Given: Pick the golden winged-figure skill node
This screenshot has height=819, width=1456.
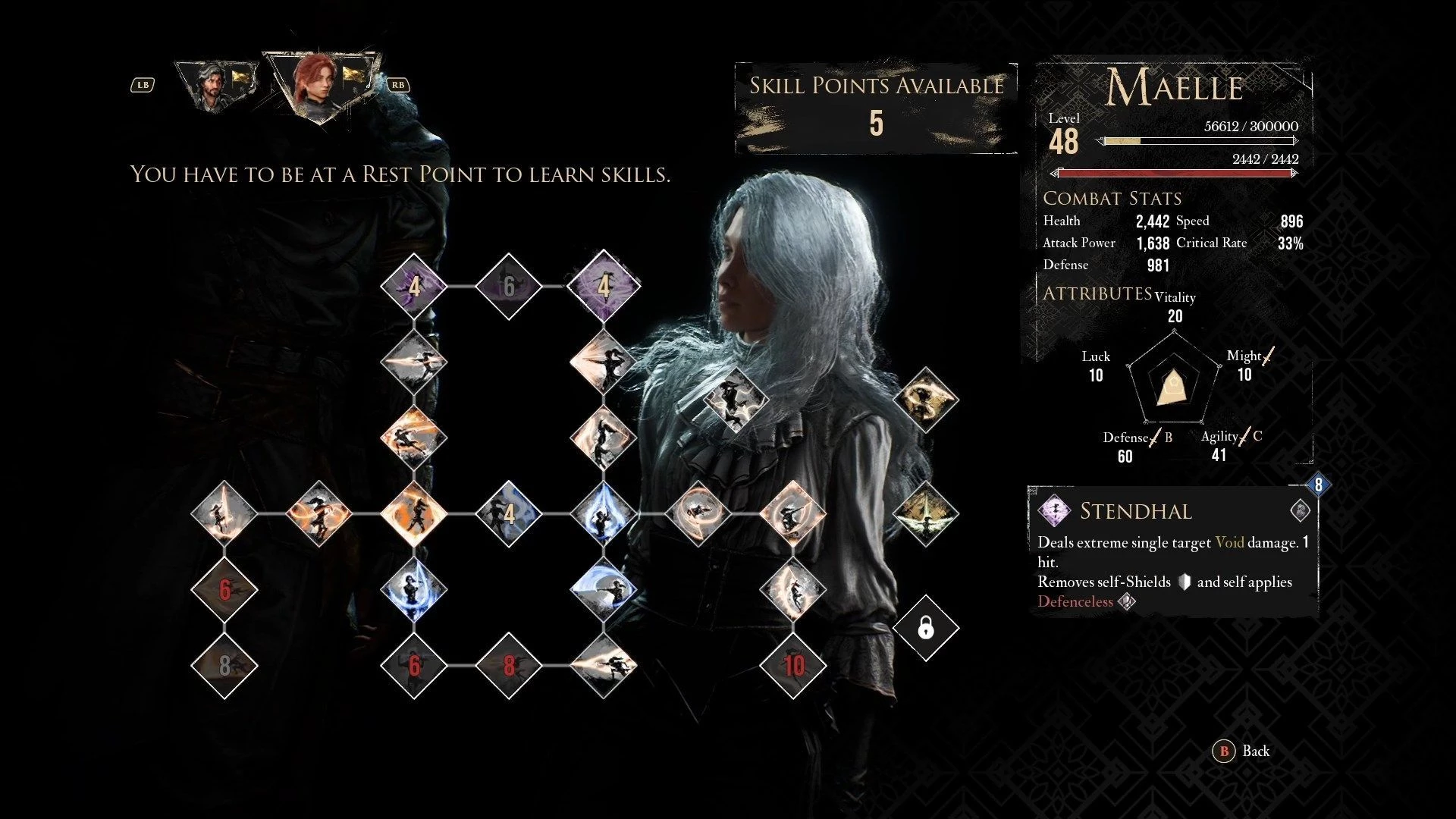Looking at the screenshot, I should [x=926, y=513].
